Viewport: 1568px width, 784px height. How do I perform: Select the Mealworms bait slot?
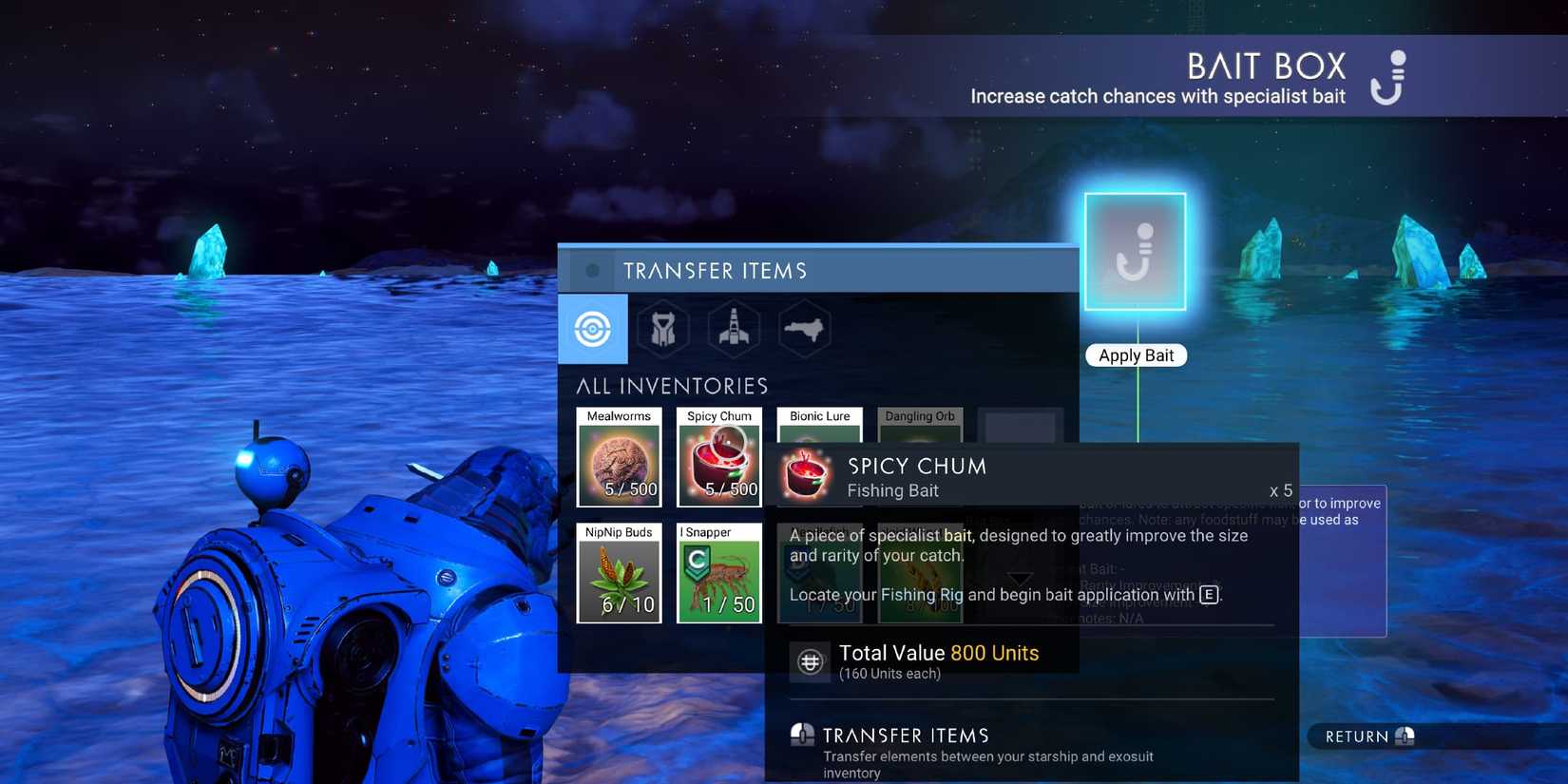coord(619,459)
